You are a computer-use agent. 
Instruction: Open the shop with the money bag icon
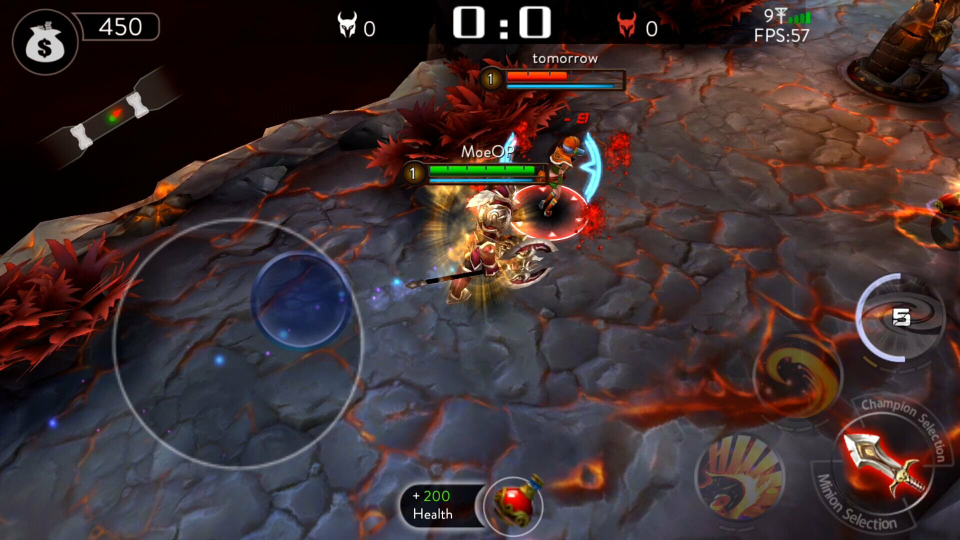tap(40, 41)
